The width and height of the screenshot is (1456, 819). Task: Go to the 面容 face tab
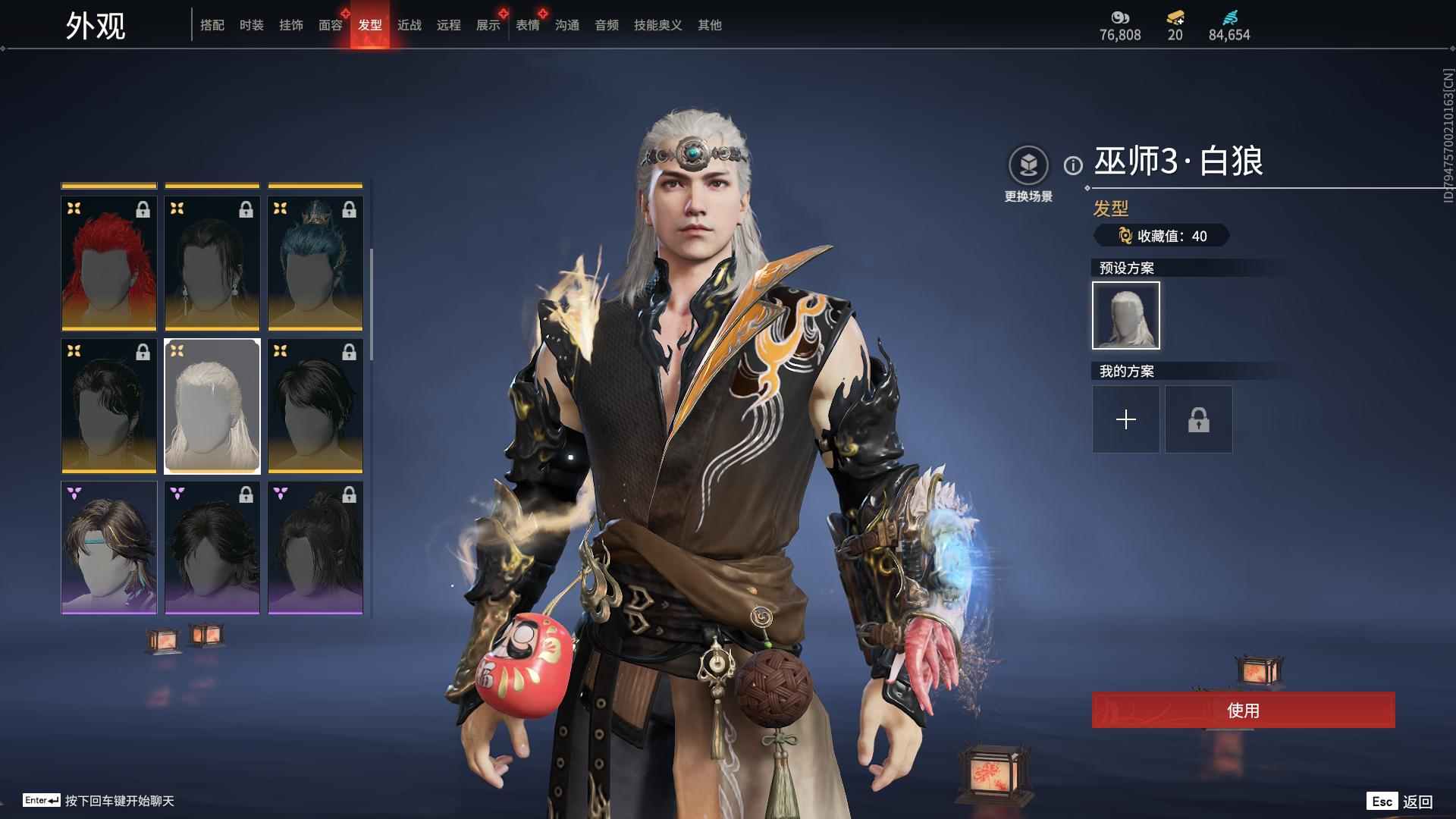pyautogui.click(x=331, y=25)
